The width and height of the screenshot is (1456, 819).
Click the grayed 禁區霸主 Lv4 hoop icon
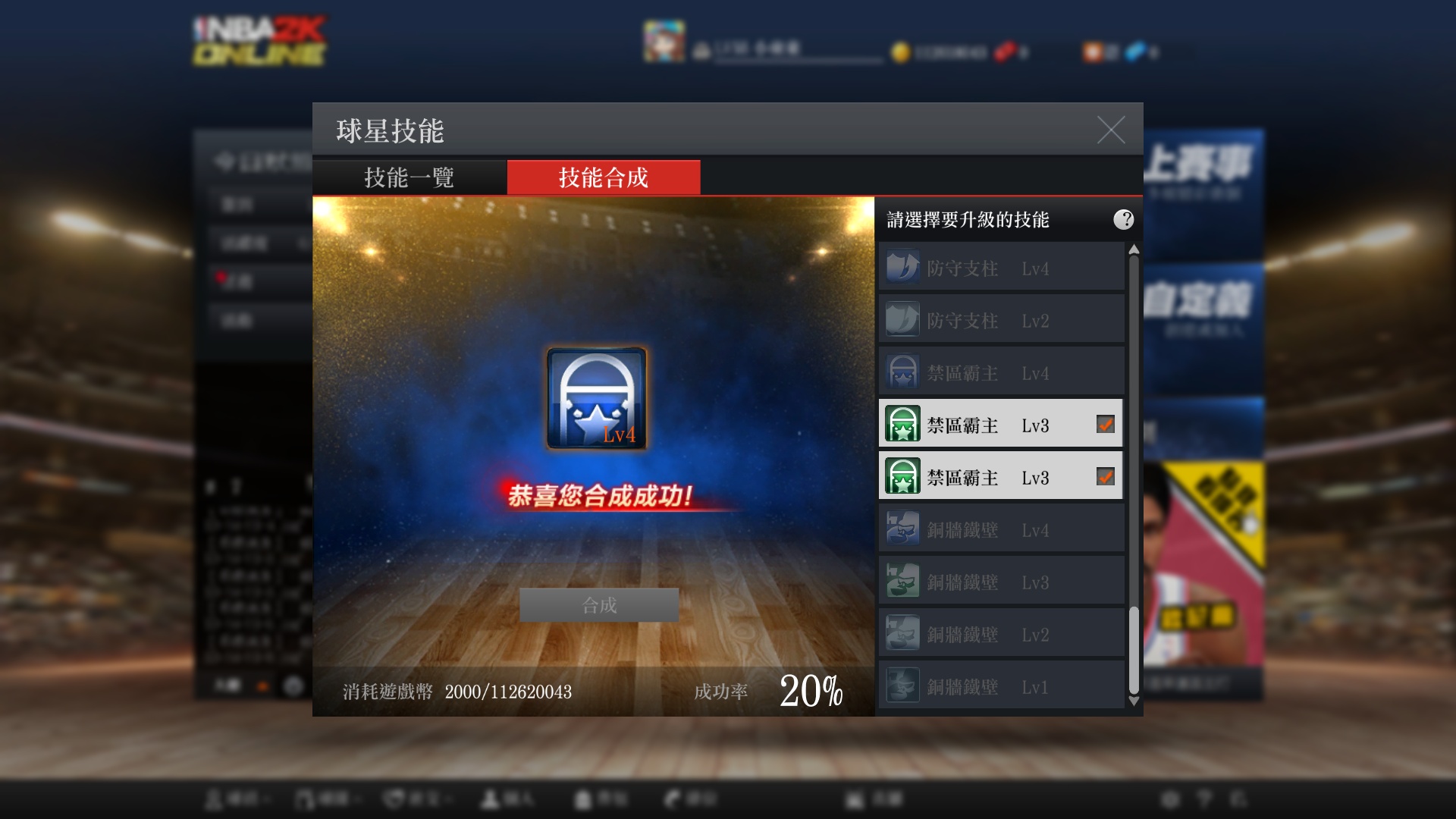tap(902, 371)
